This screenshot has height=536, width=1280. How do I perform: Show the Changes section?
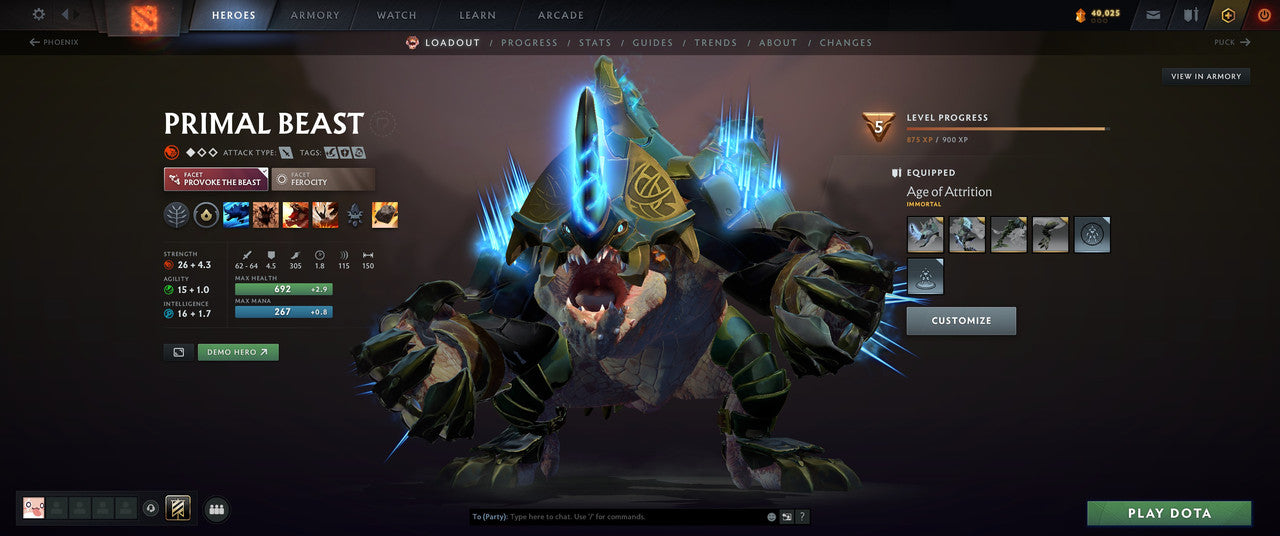click(845, 43)
